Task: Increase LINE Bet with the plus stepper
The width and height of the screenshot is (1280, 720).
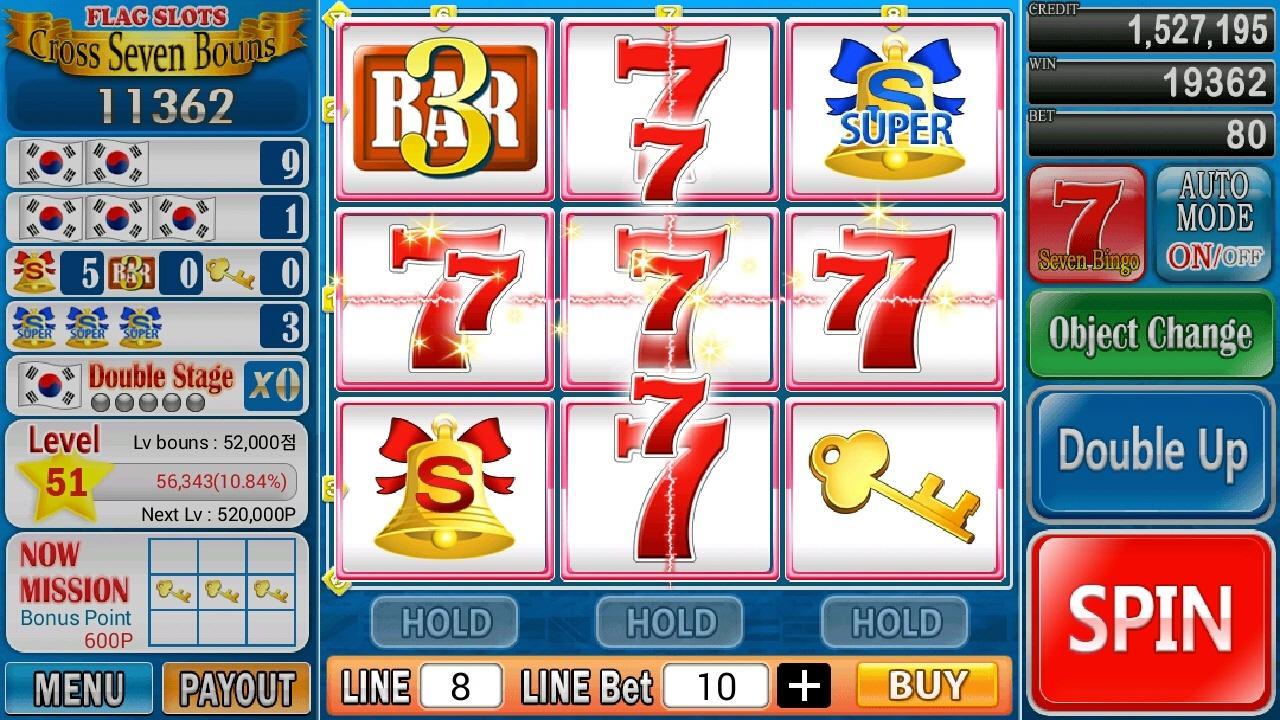Action: point(806,686)
